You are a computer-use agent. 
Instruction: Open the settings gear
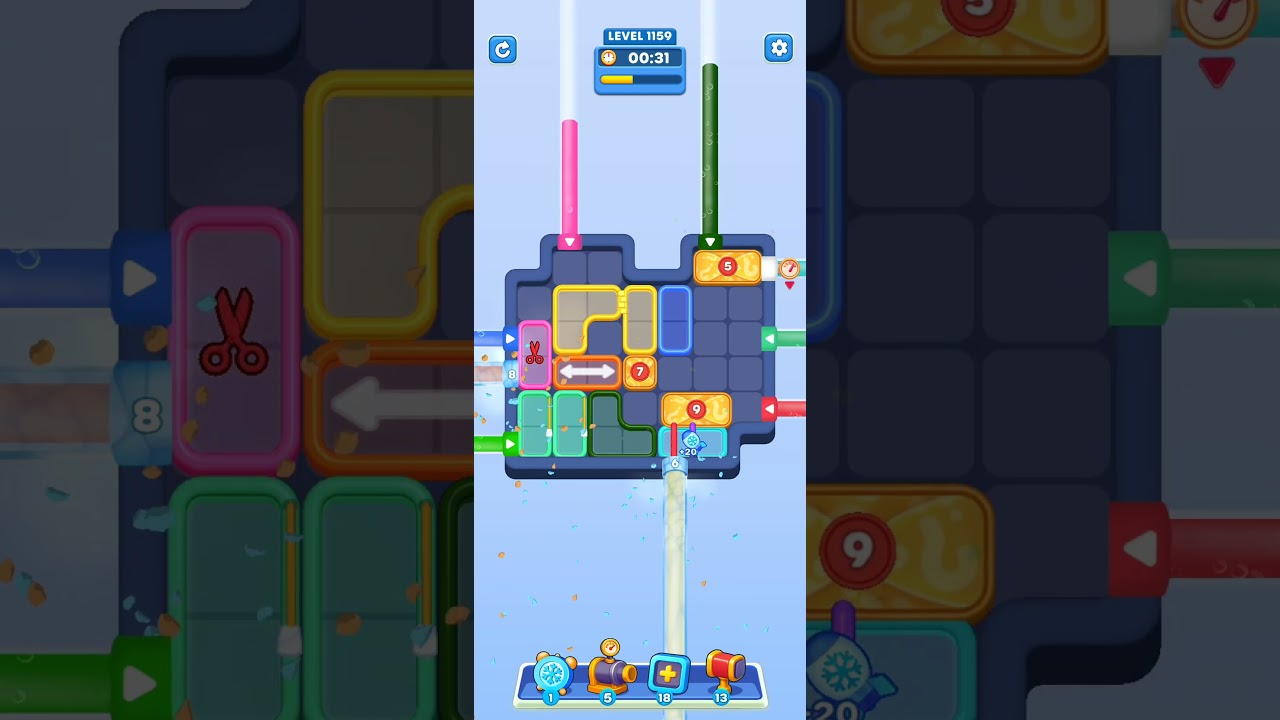779,47
